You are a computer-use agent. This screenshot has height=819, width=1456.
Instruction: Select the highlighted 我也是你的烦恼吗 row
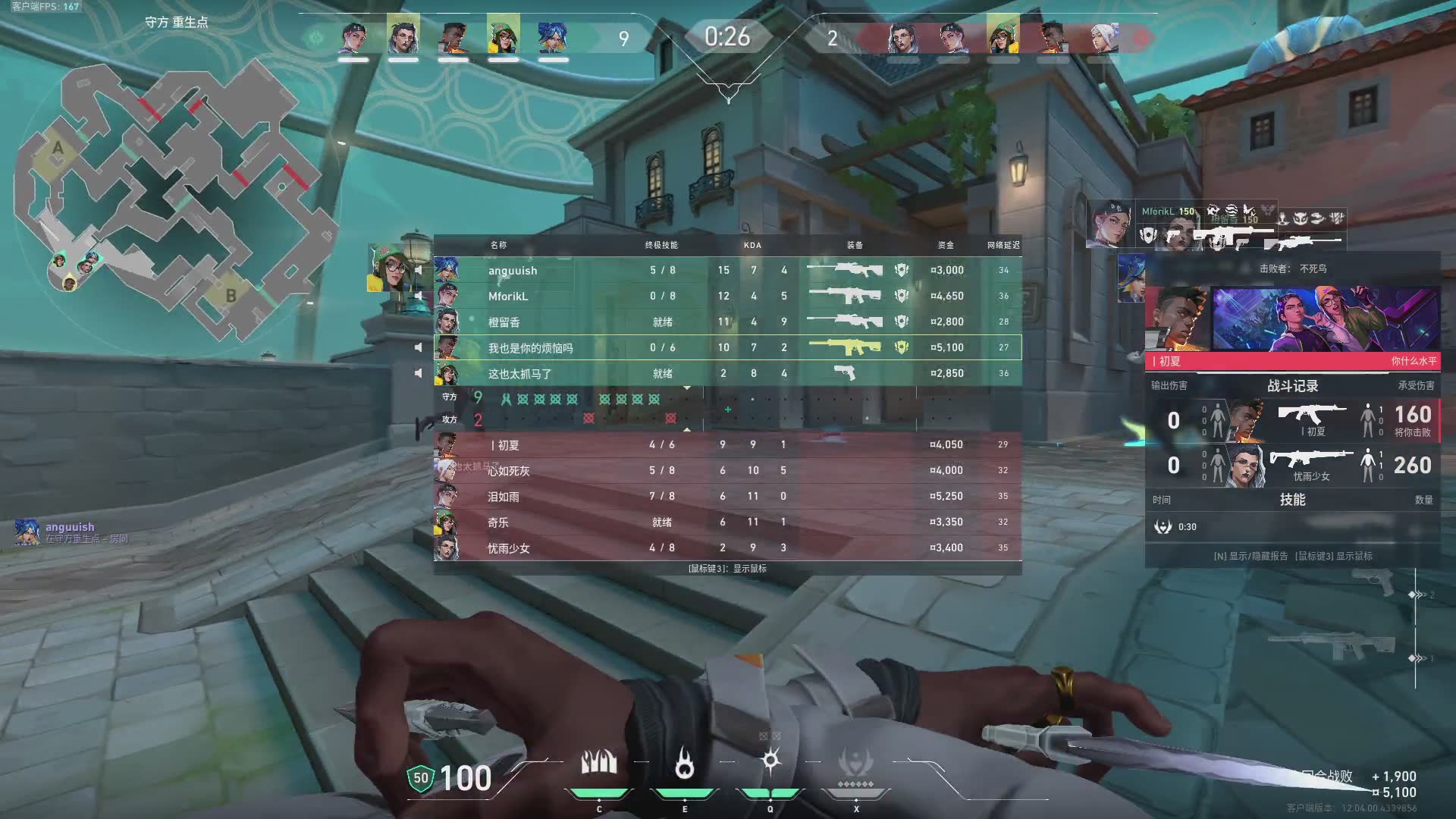726,347
